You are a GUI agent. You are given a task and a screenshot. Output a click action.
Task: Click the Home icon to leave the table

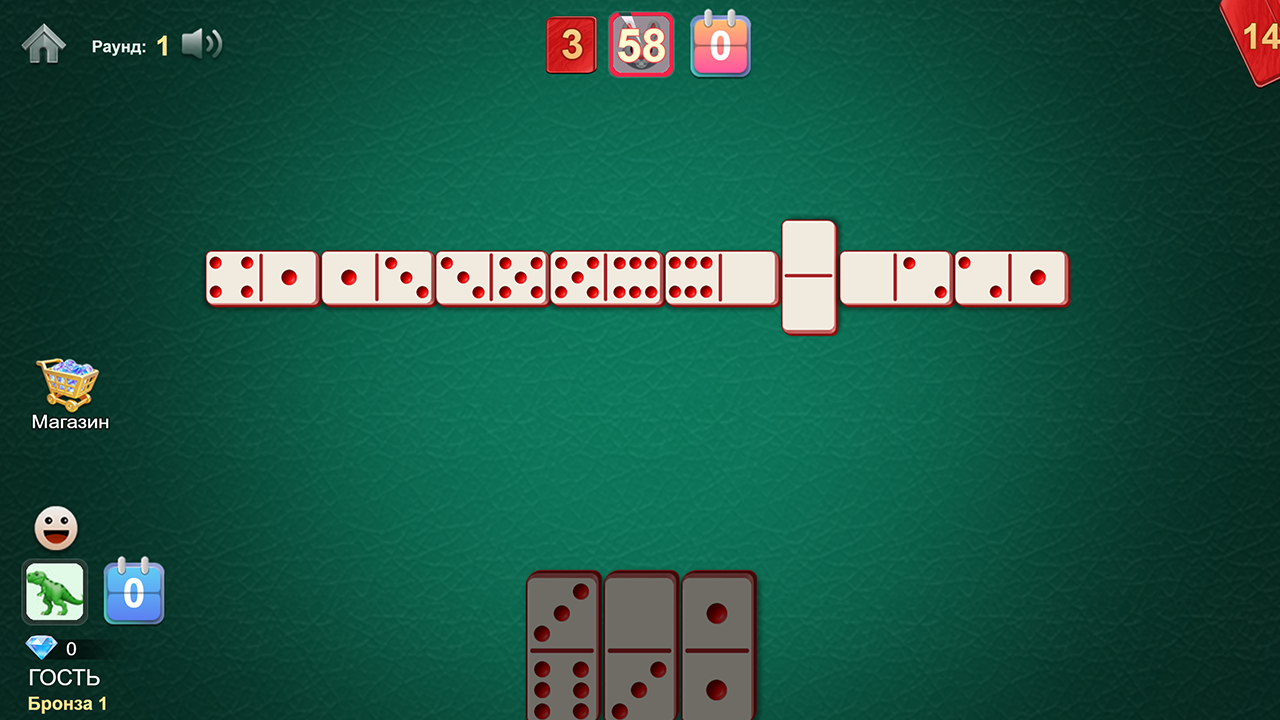point(44,44)
